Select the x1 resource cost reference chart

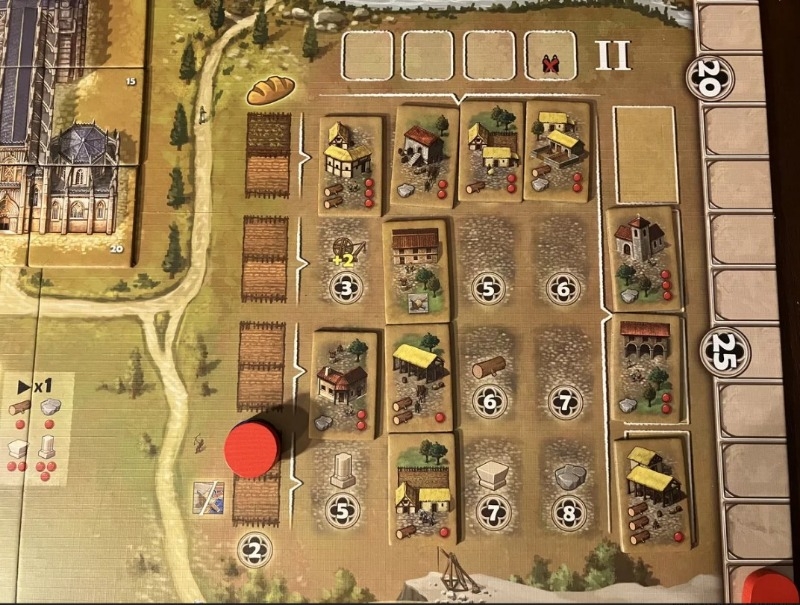pos(35,425)
